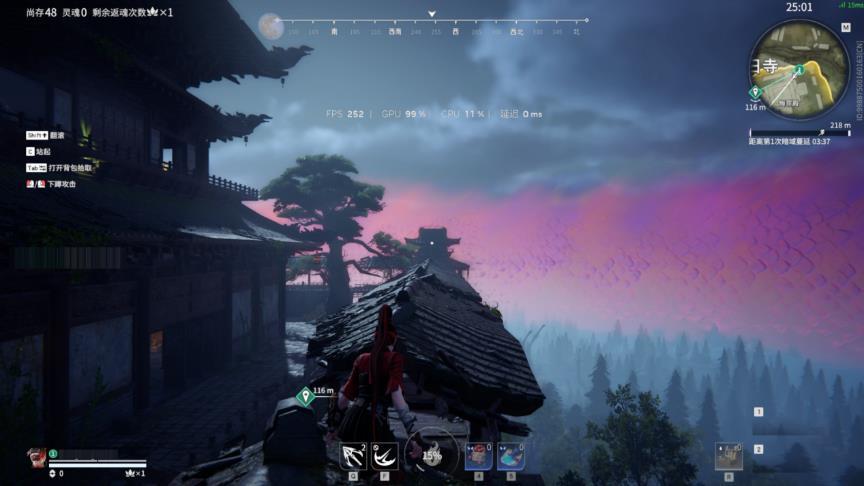Use the grappling hook icon
The image size is (864, 486).
coord(352,456)
